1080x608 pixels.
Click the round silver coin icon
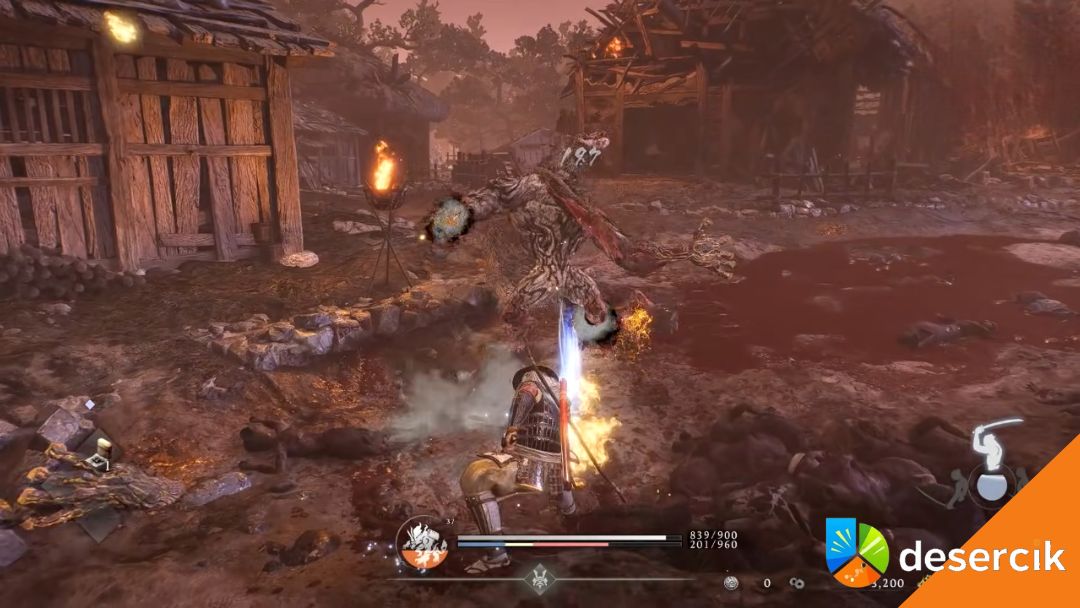(x=732, y=583)
